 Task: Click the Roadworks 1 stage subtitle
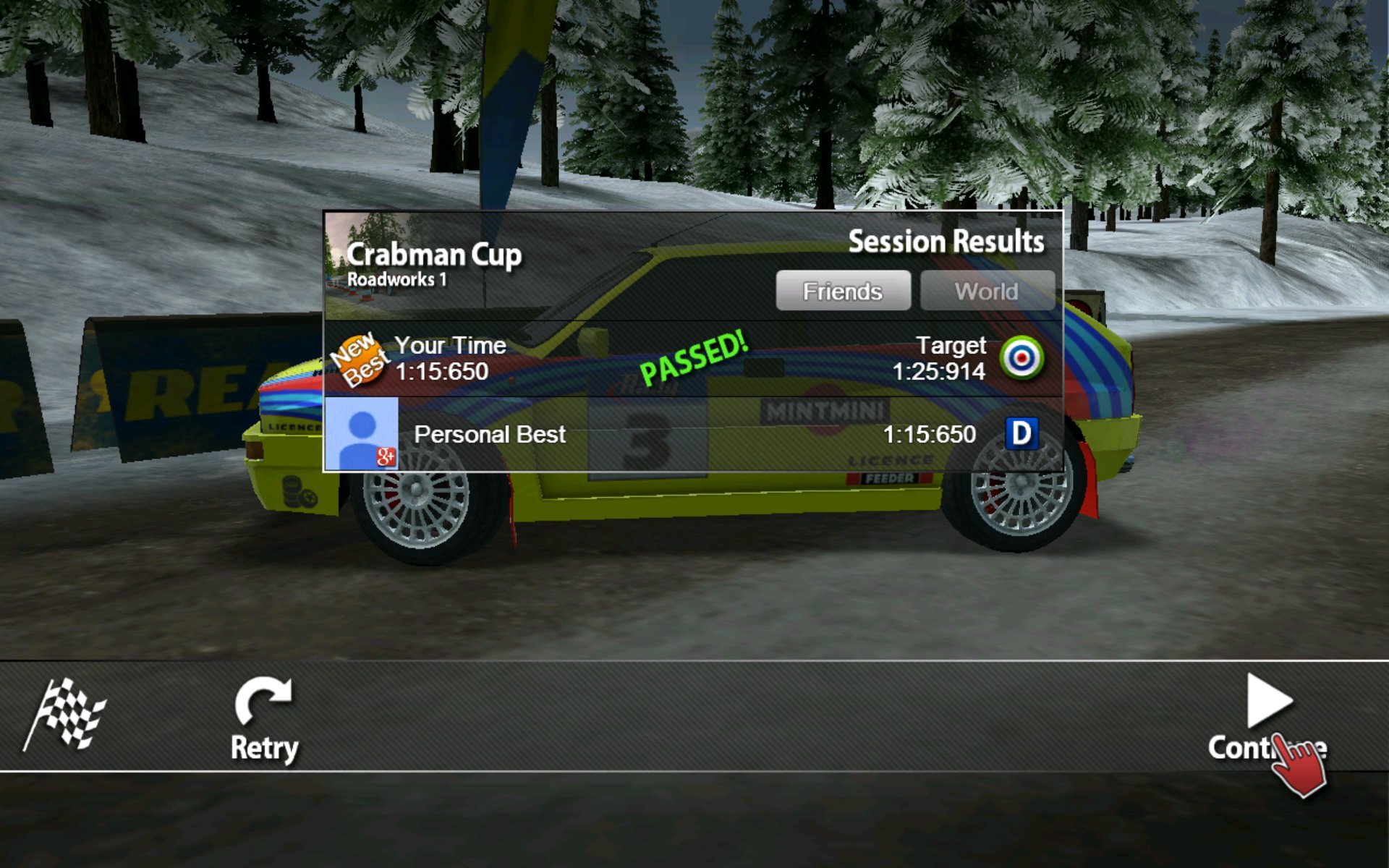(397, 278)
